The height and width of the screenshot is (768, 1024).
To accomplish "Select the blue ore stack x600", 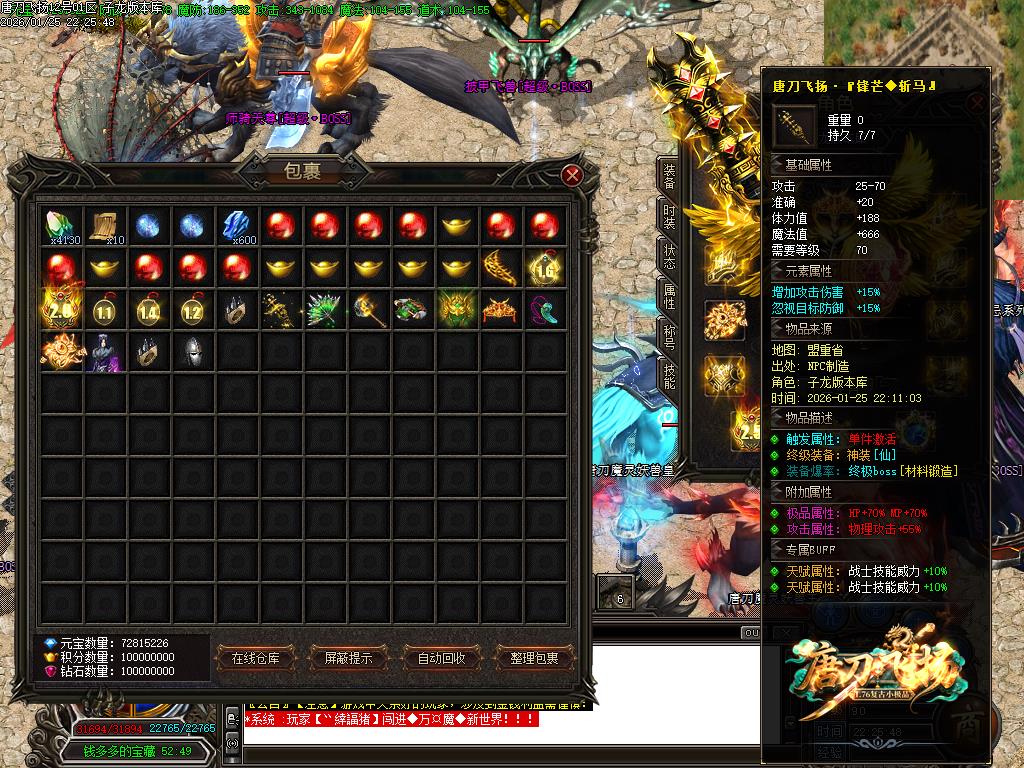I will [236, 226].
